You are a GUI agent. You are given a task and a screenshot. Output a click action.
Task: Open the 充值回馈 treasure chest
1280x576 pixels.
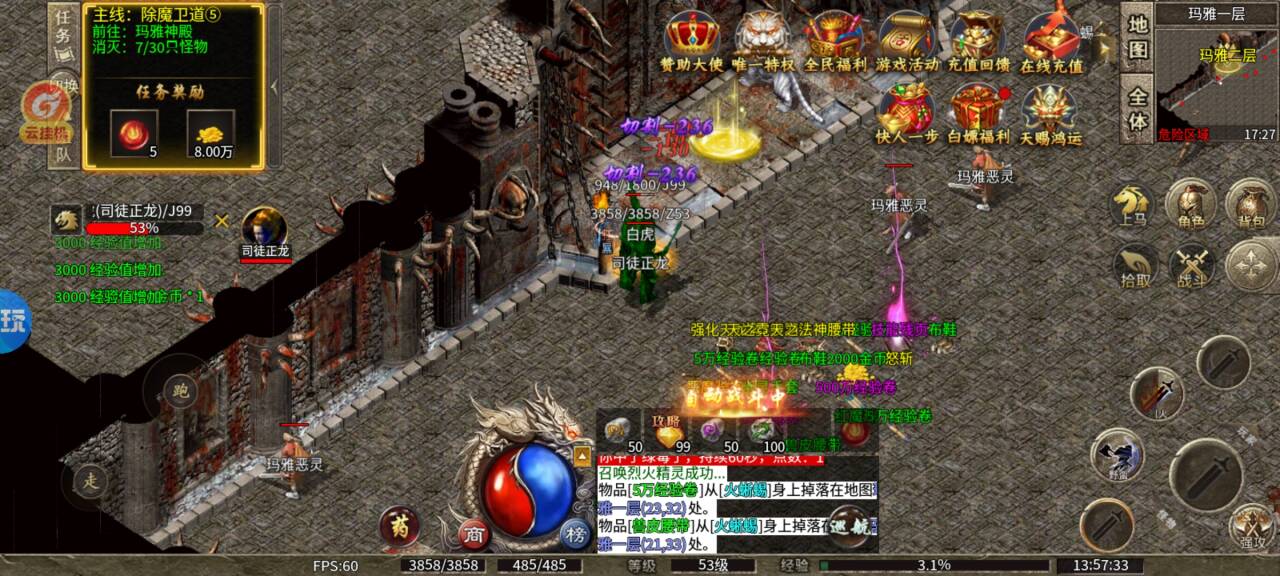(978, 40)
